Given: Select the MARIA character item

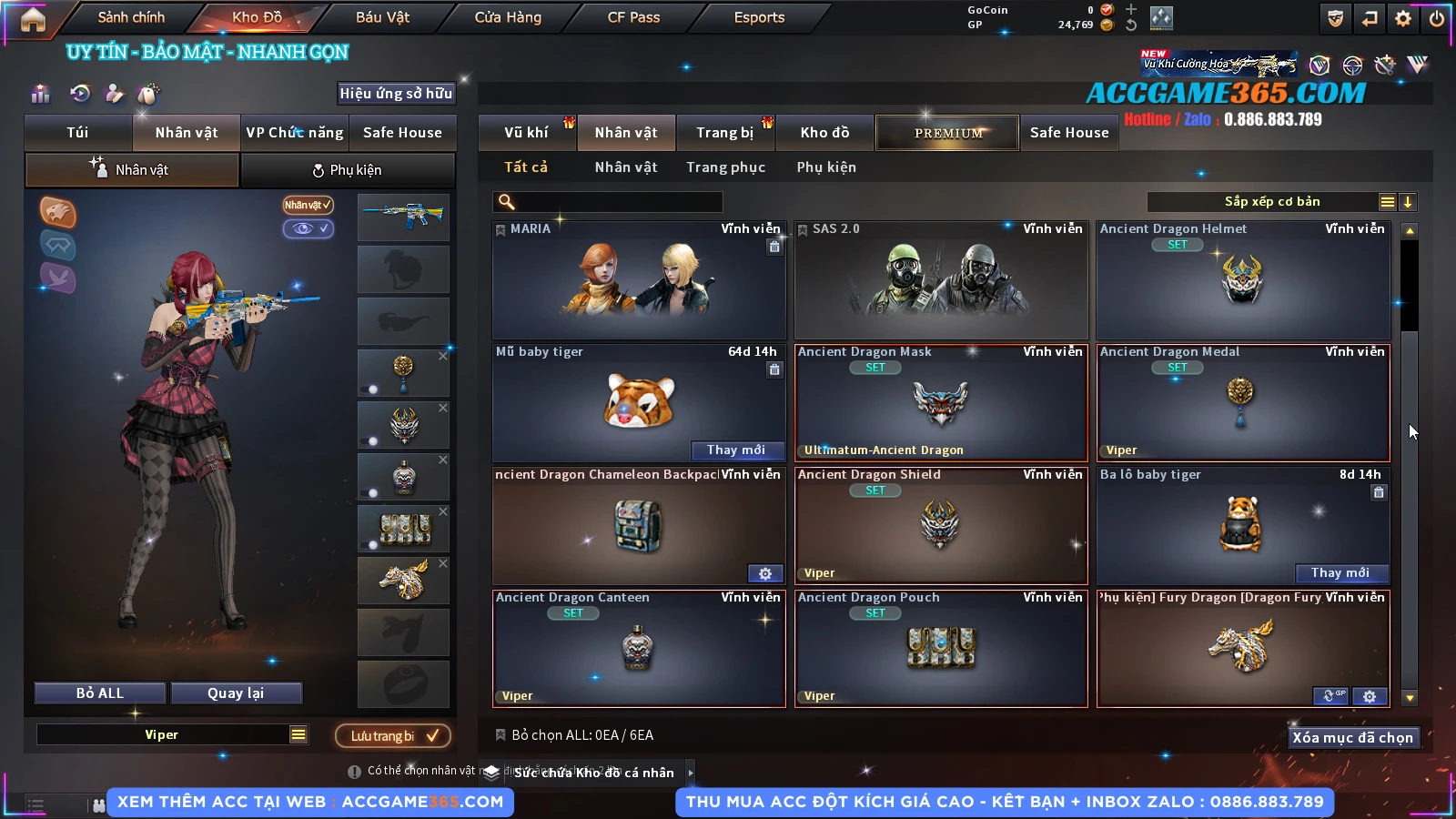Looking at the screenshot, I should pyautogui.click(x=639, y=280).
